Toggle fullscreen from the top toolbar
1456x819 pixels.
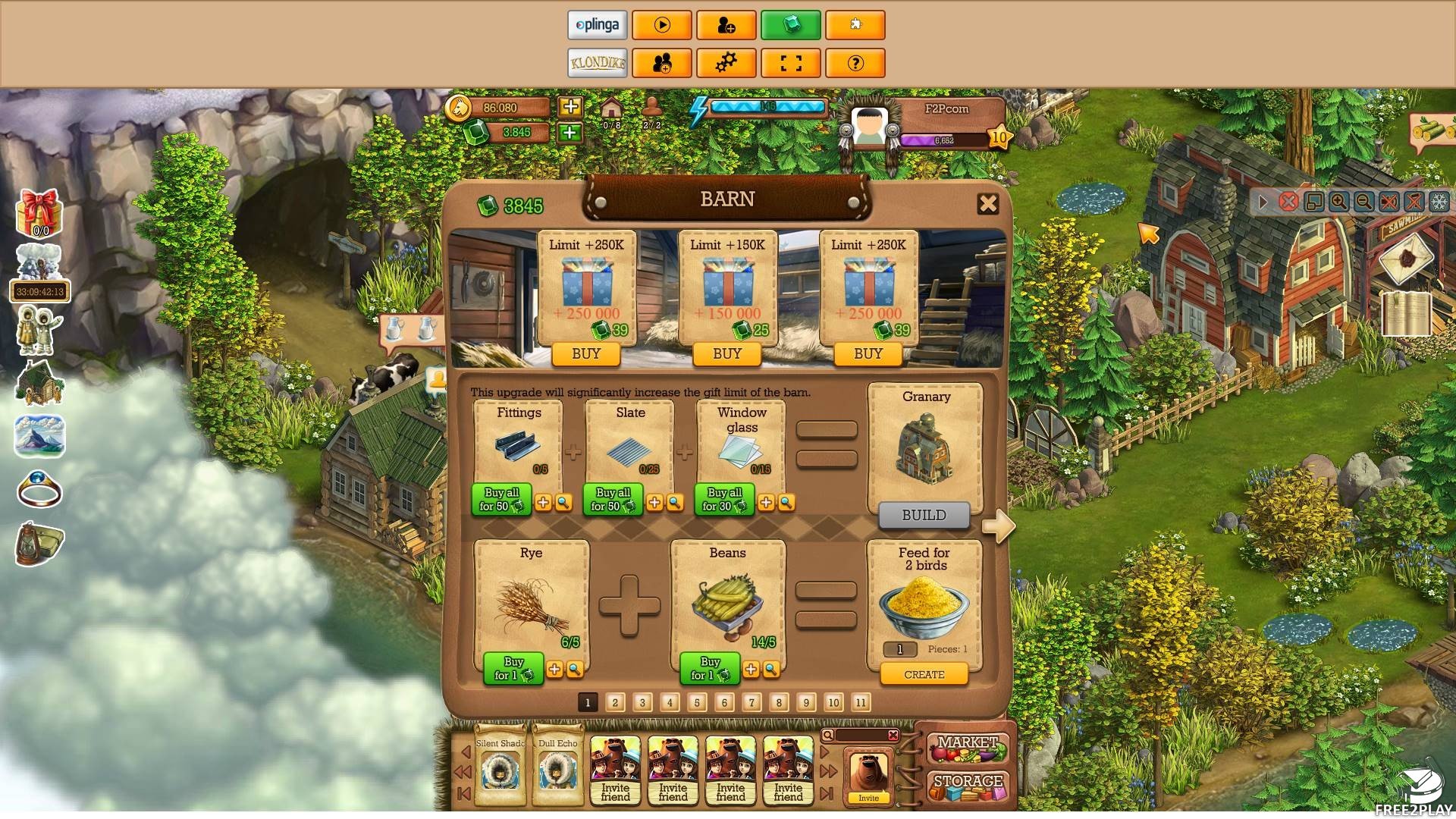(790, 63)
